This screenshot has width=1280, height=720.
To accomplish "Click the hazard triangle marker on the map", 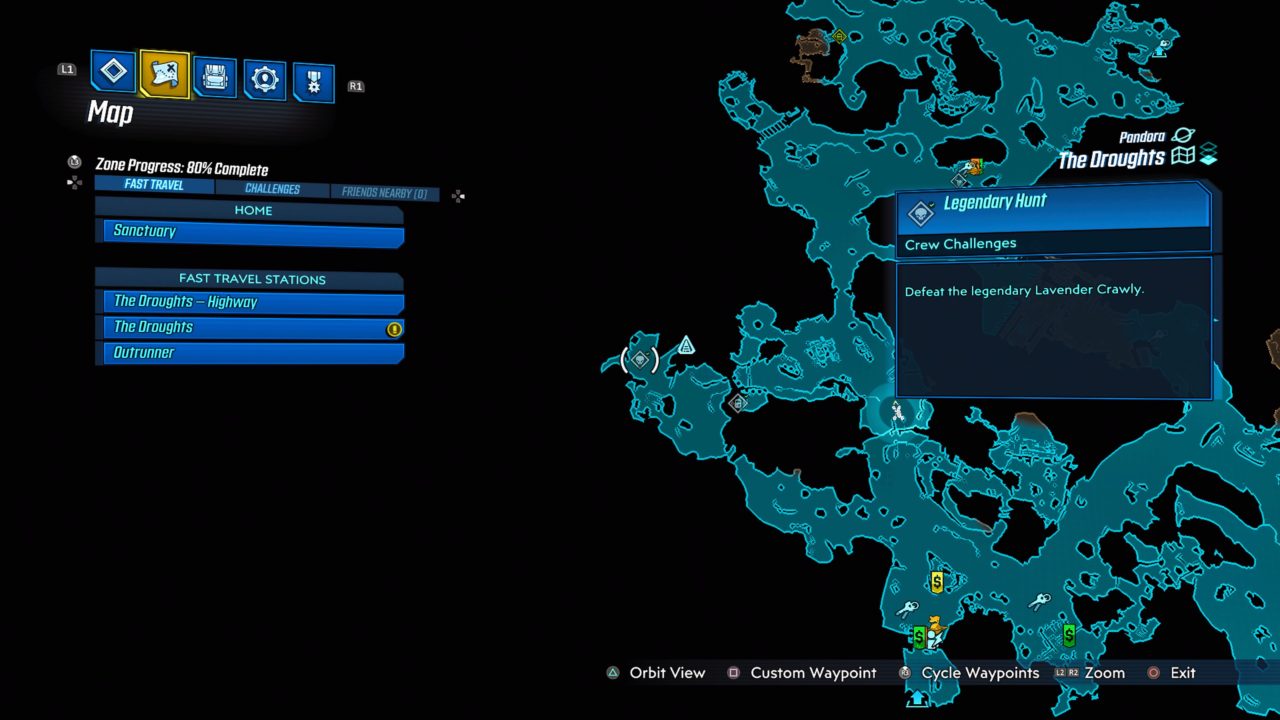I will click(x=685, y=343).
